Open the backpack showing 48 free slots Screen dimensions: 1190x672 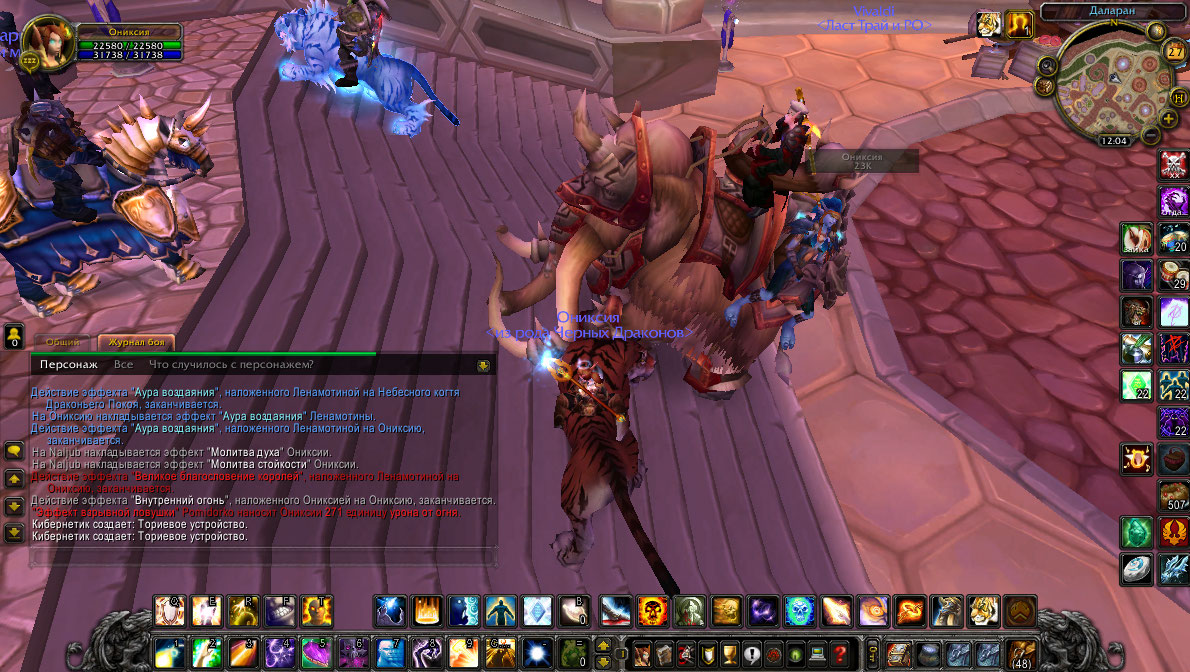coord(1020,653)
